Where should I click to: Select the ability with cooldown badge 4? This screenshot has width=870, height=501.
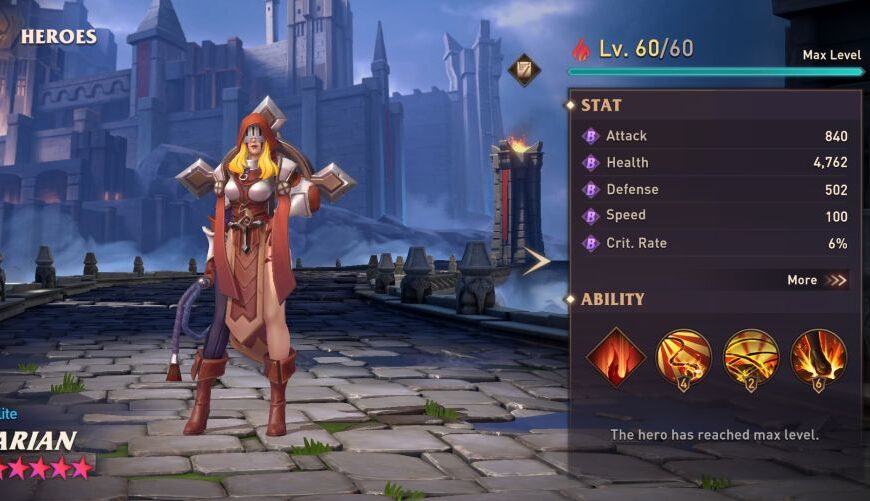click(x=684, y=357)
